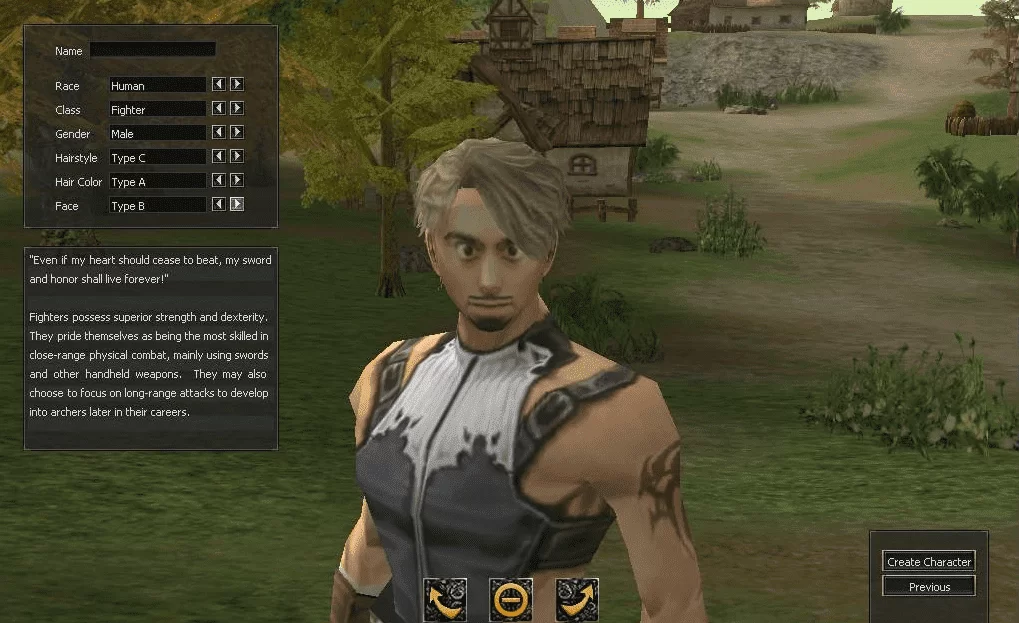Rotate the character with the left curved arrow
The height and width of the screenshot is (623, 1019).
point(444,599)
